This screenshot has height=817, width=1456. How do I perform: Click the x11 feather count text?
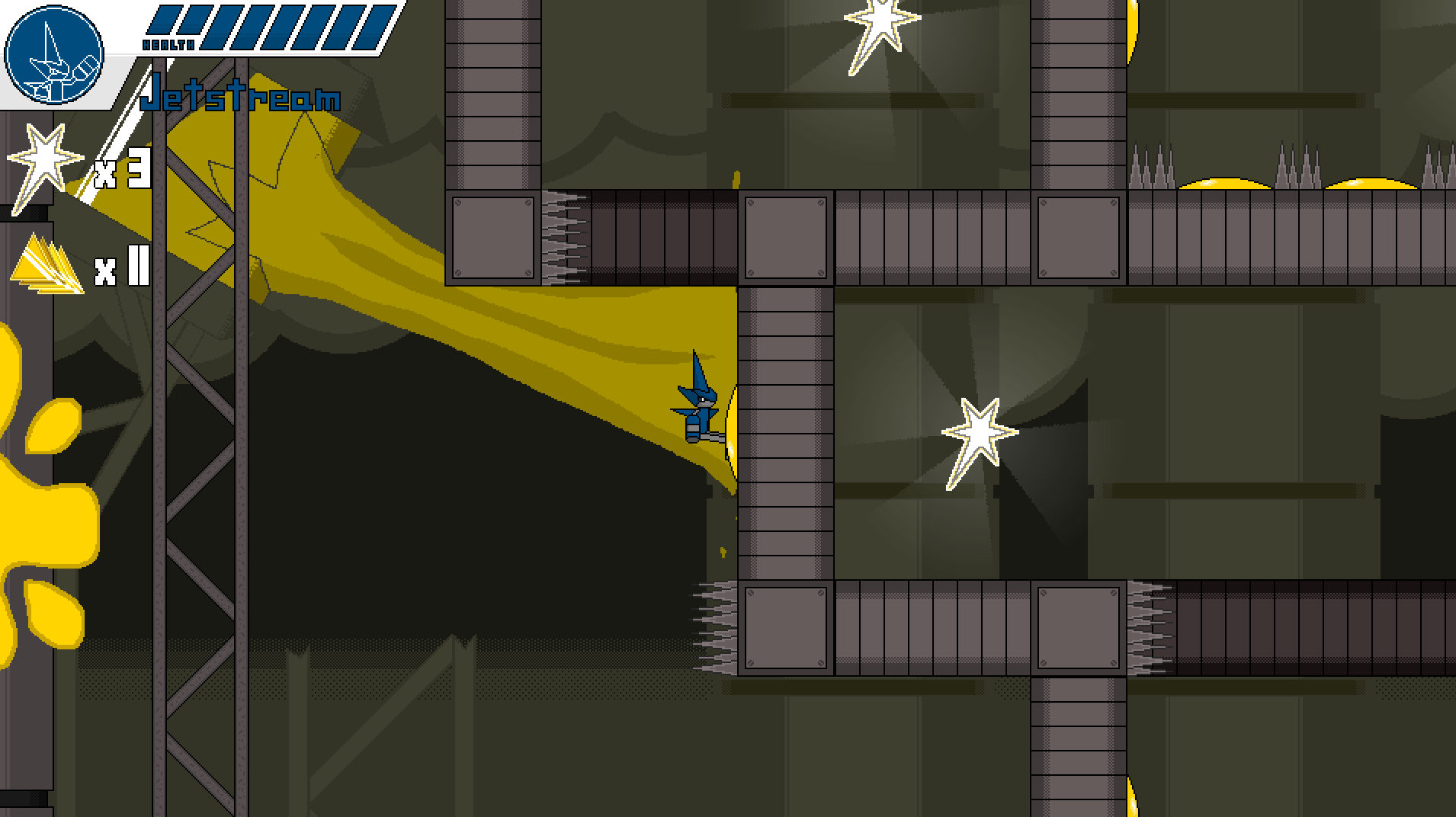tap(120, 268)
